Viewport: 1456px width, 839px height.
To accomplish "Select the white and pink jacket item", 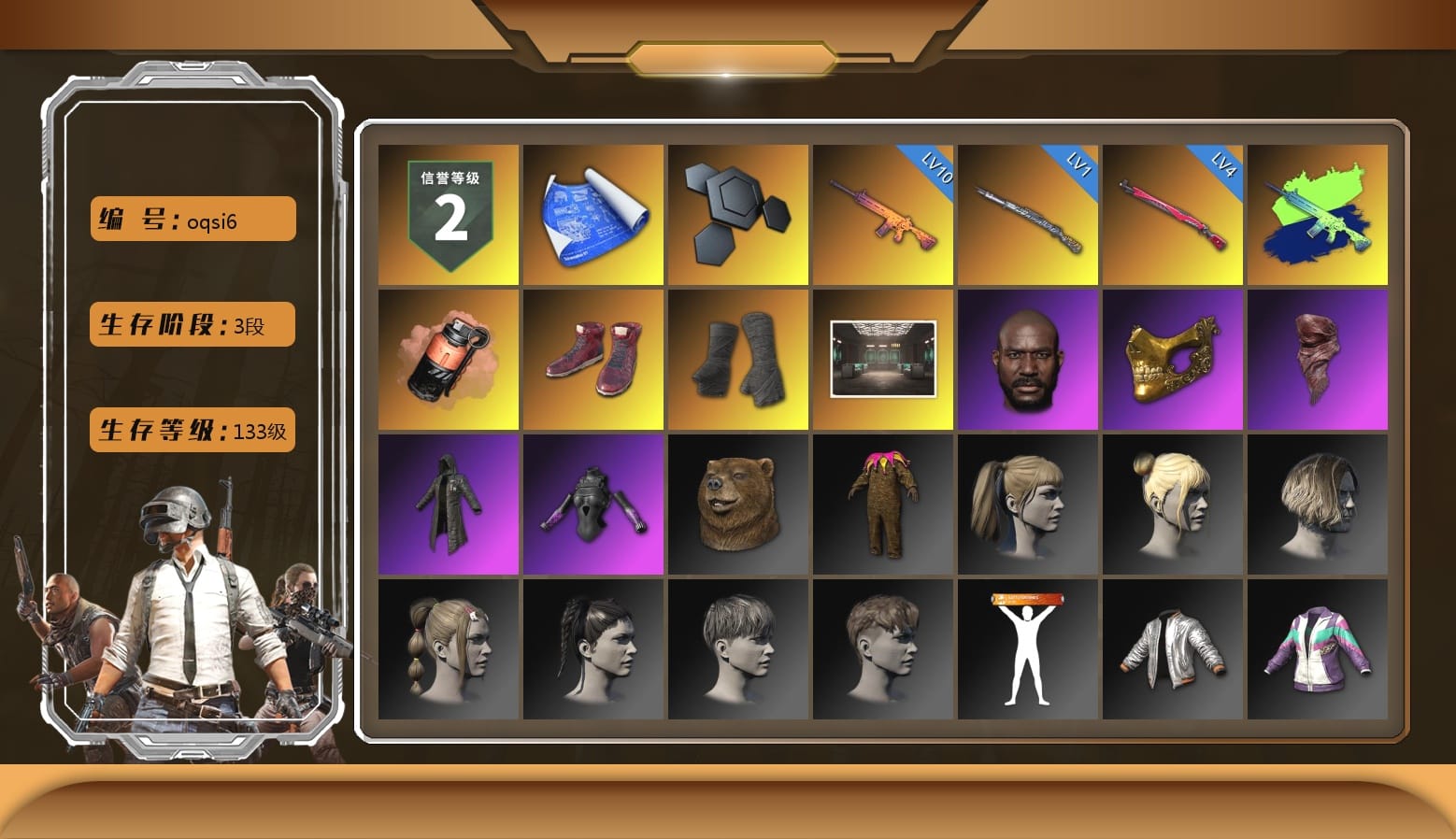I will pyautogui.click(x=1319, y=649).
